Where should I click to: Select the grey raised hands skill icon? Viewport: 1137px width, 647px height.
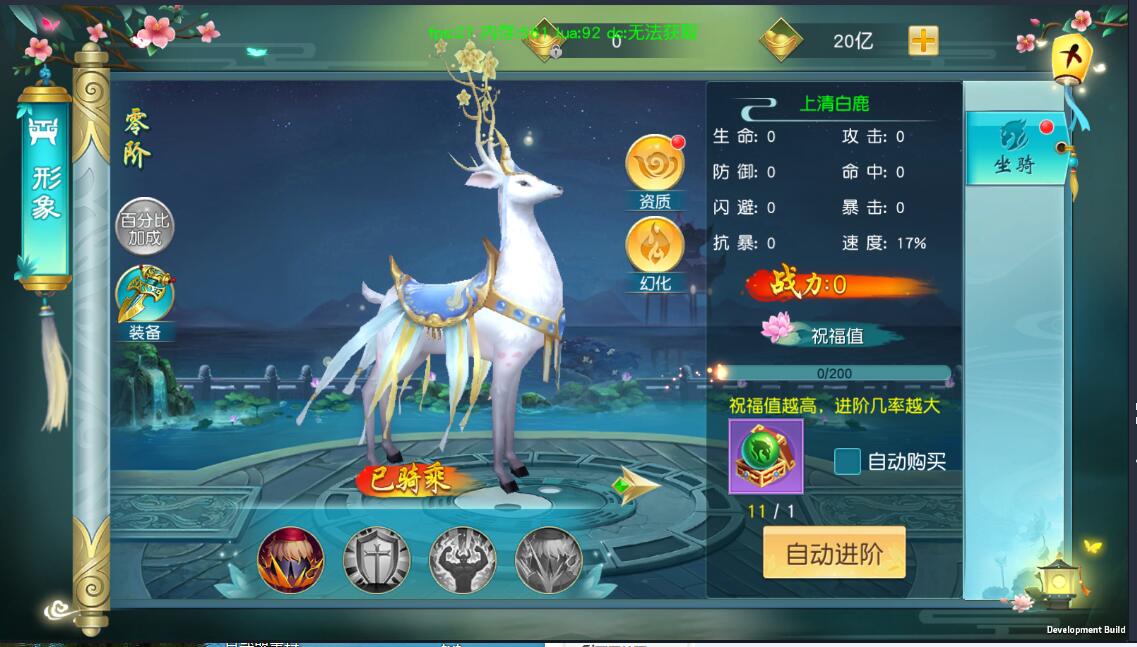463,560
